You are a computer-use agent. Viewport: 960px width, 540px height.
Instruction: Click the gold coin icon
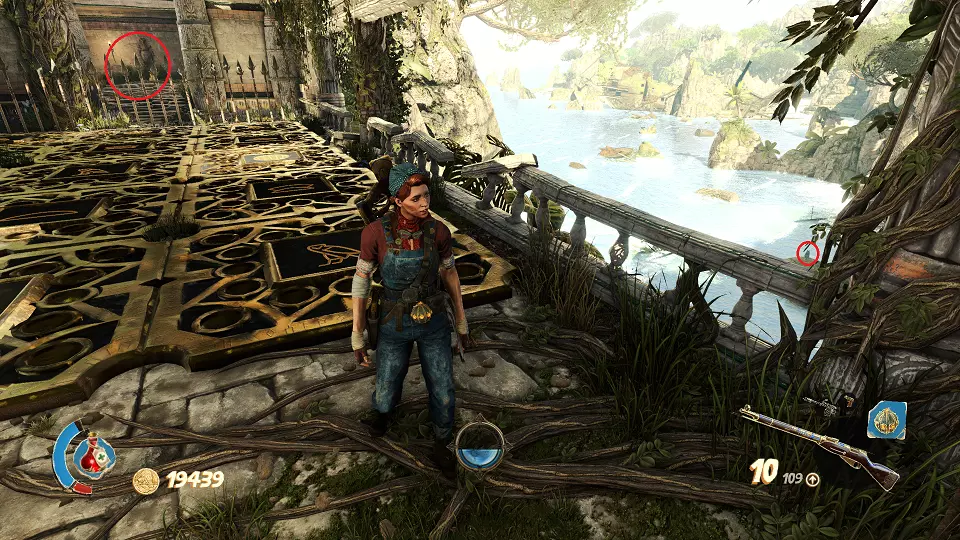pyautogui.click(x=146, y=481)
